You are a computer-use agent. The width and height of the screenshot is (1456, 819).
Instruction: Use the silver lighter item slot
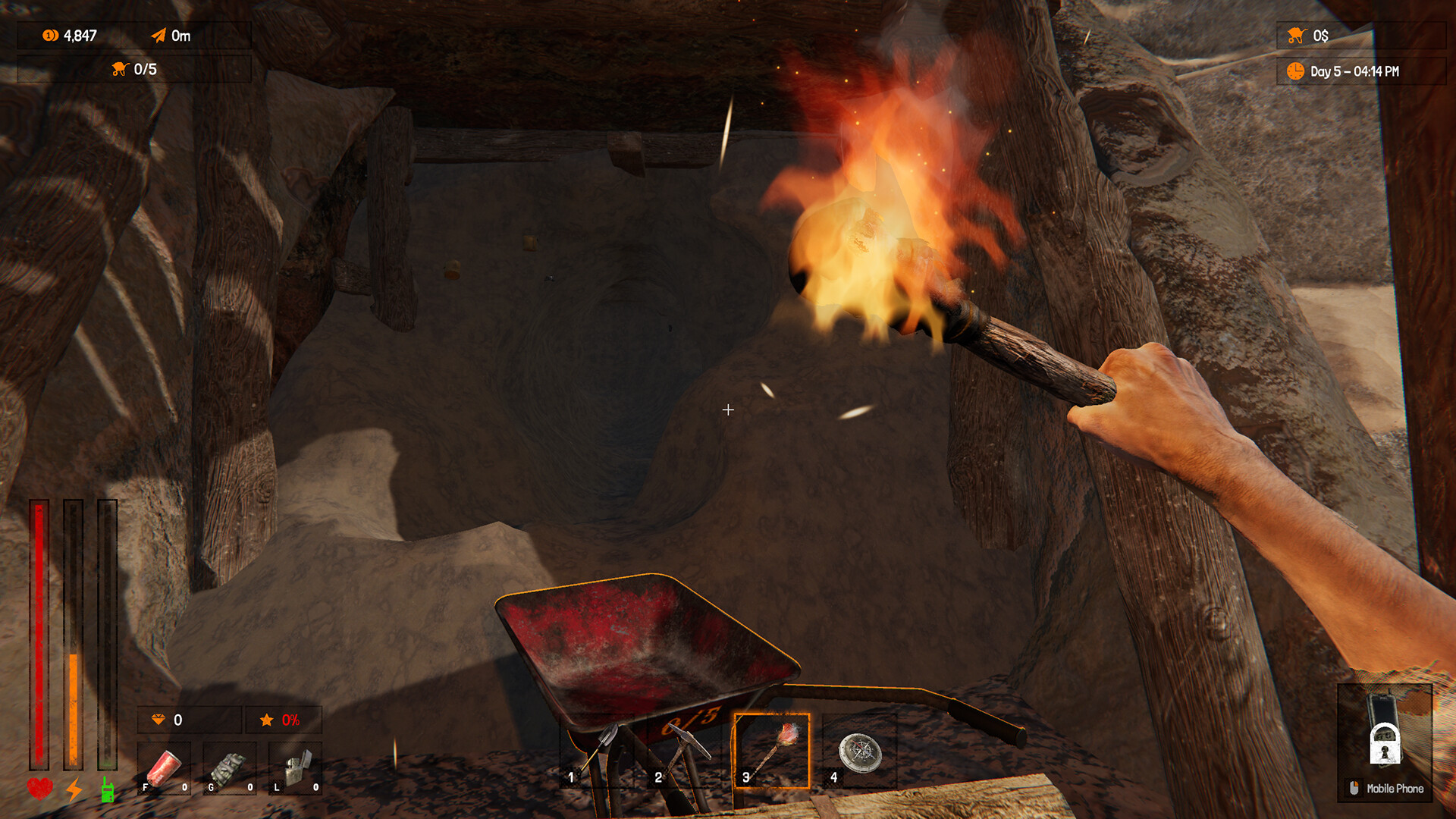click(x=296, y=769)
